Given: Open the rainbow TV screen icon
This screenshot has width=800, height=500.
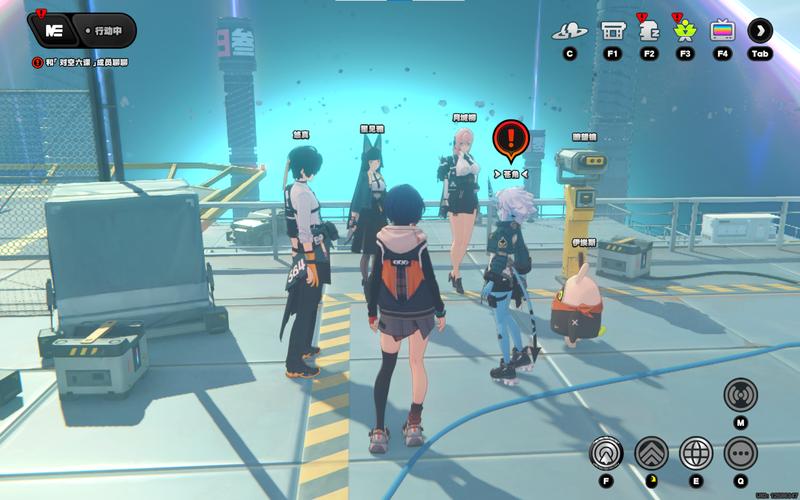Looking at the screenshot, I should coord(721,30).
